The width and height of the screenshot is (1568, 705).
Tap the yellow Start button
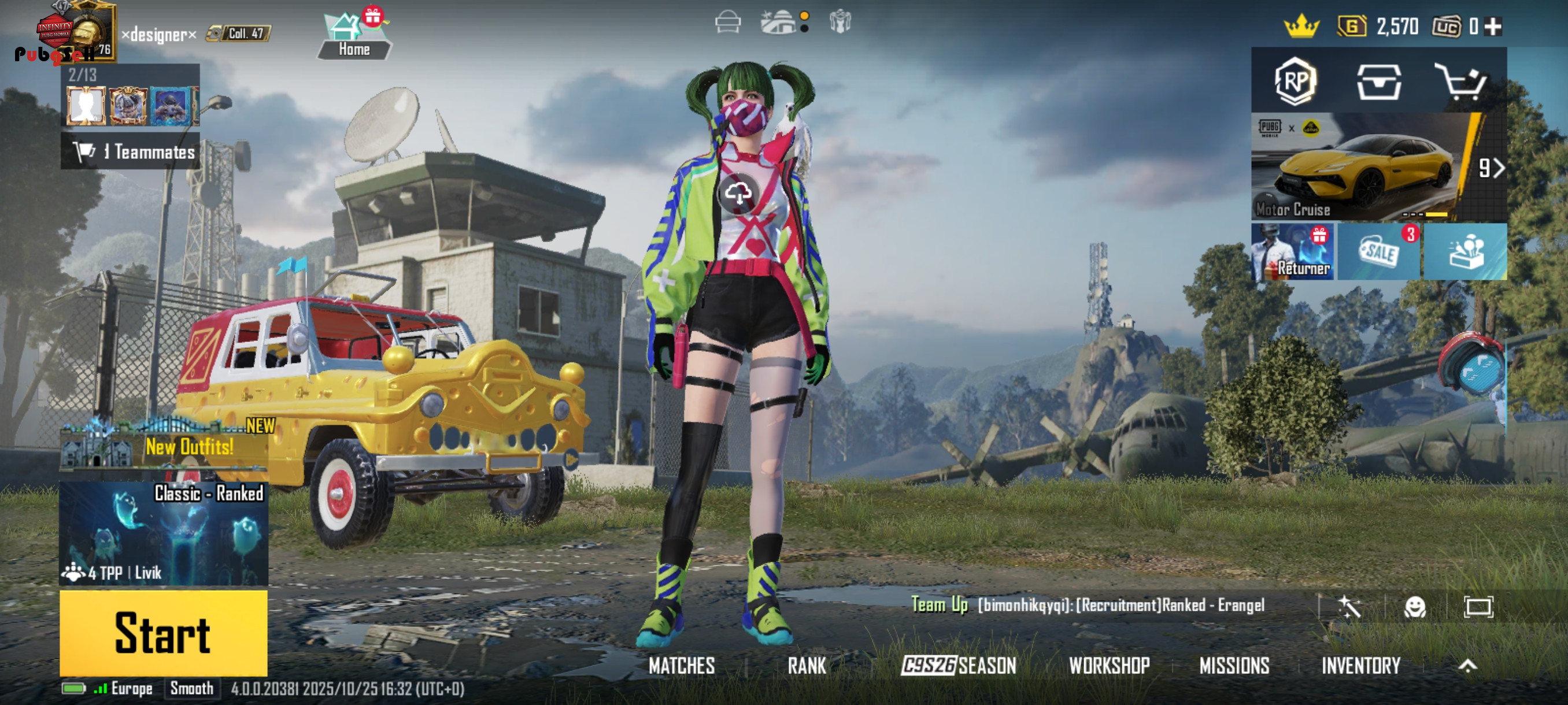pos(163,633)
